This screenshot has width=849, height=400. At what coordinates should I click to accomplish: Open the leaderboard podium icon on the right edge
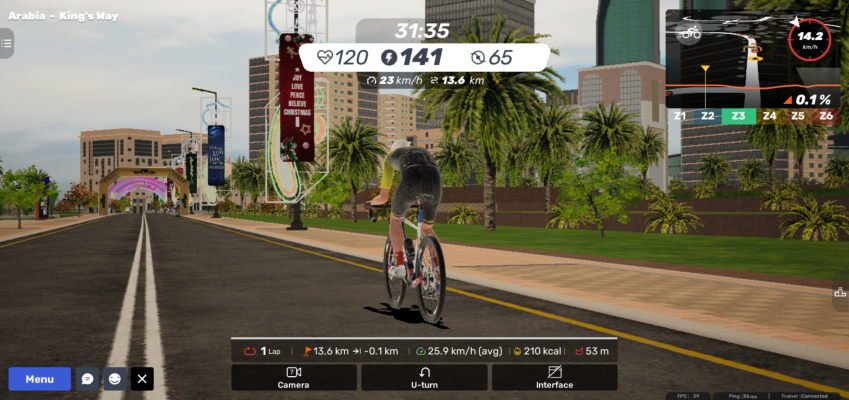tap(840, 292)
